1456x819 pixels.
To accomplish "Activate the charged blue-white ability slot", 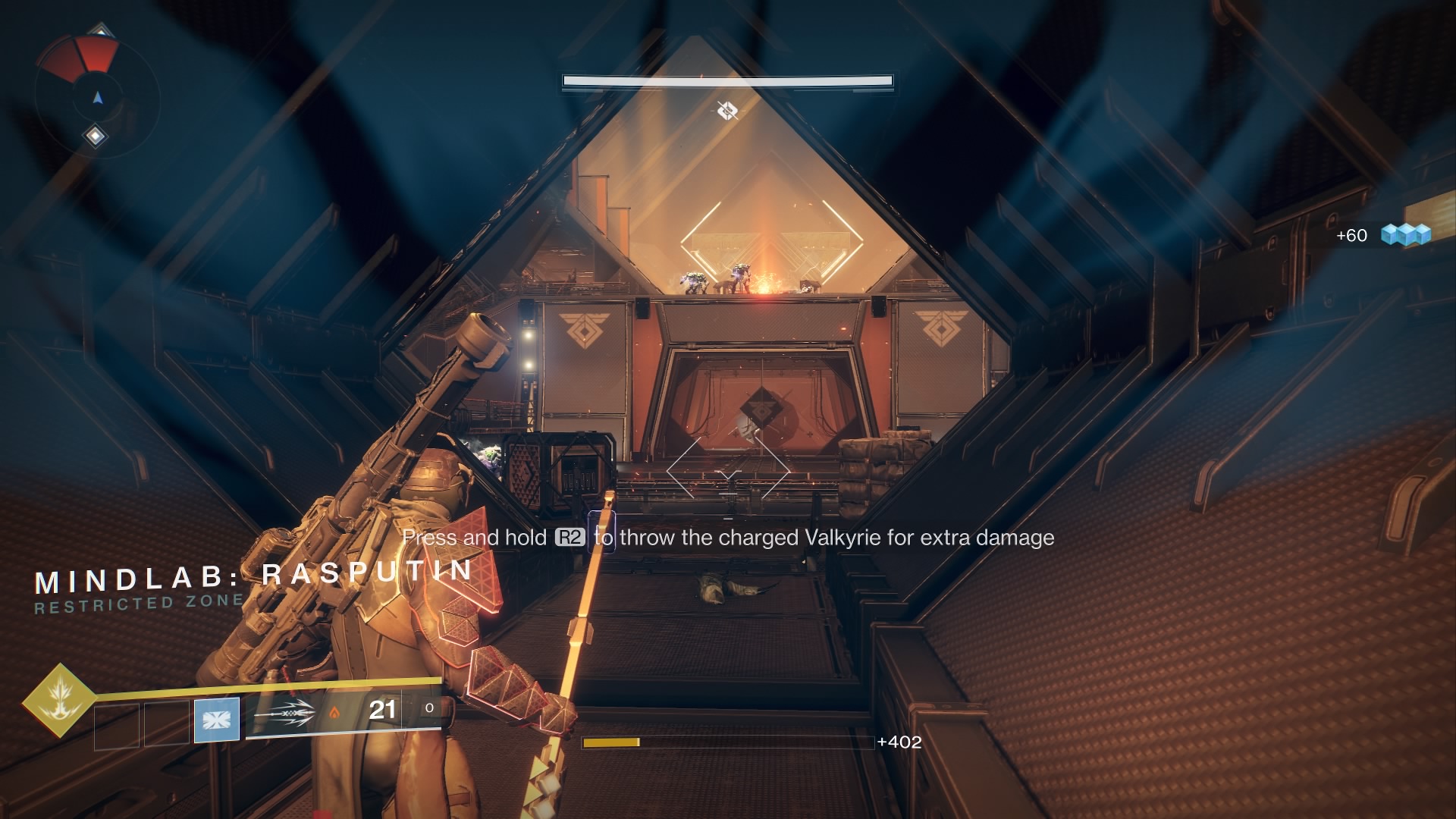I will pos(217,719).
